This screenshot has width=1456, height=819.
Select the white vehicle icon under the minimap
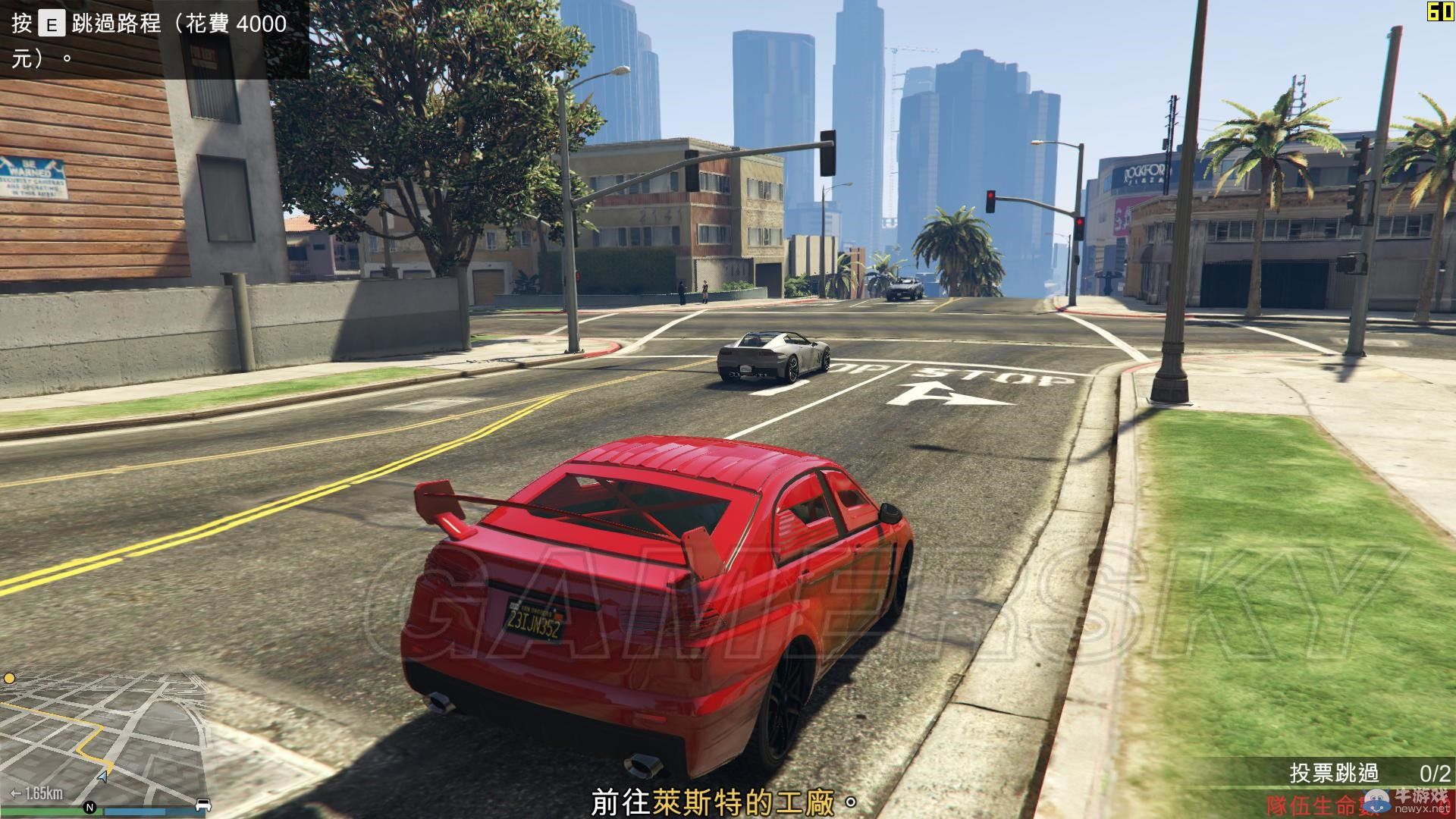pos(203,805)
